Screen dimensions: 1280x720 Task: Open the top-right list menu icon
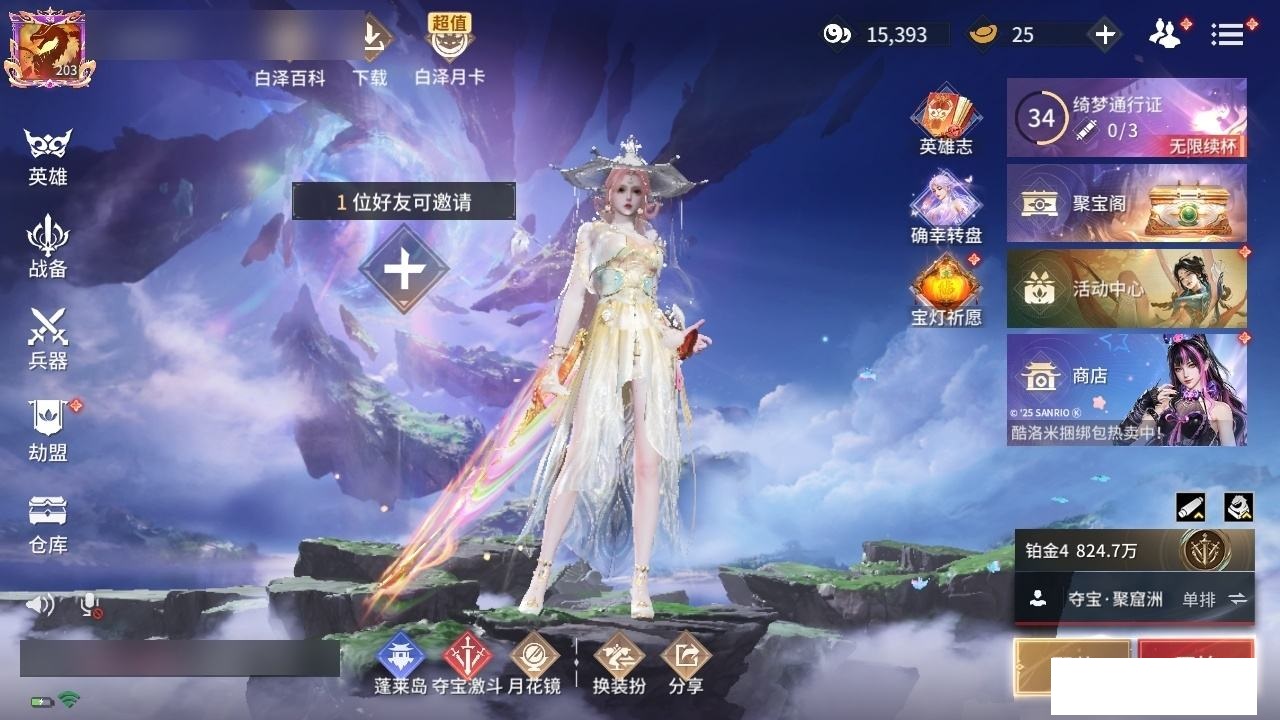coord(1227,34)
